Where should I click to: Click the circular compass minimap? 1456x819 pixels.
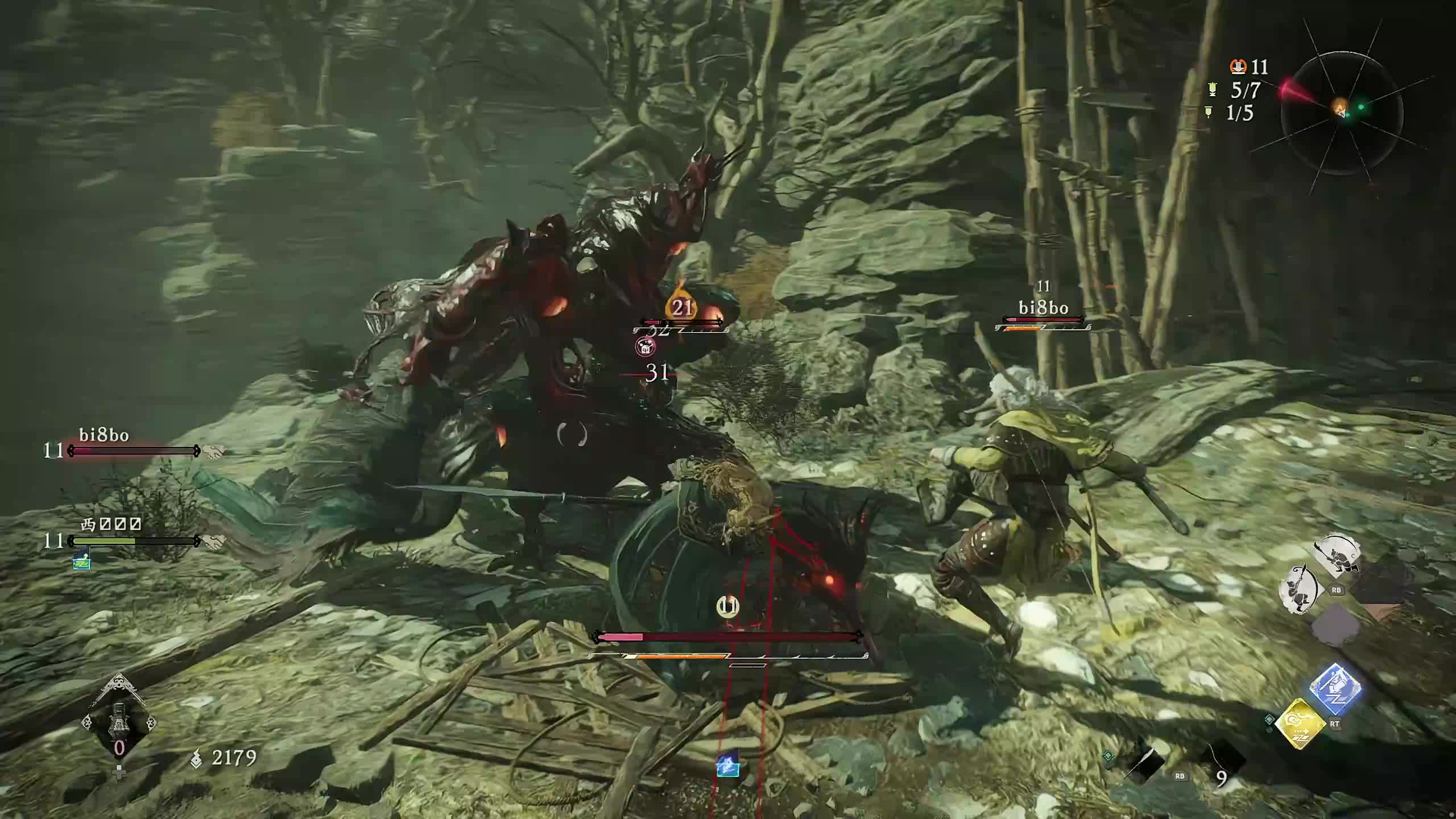pos(1341,113)
